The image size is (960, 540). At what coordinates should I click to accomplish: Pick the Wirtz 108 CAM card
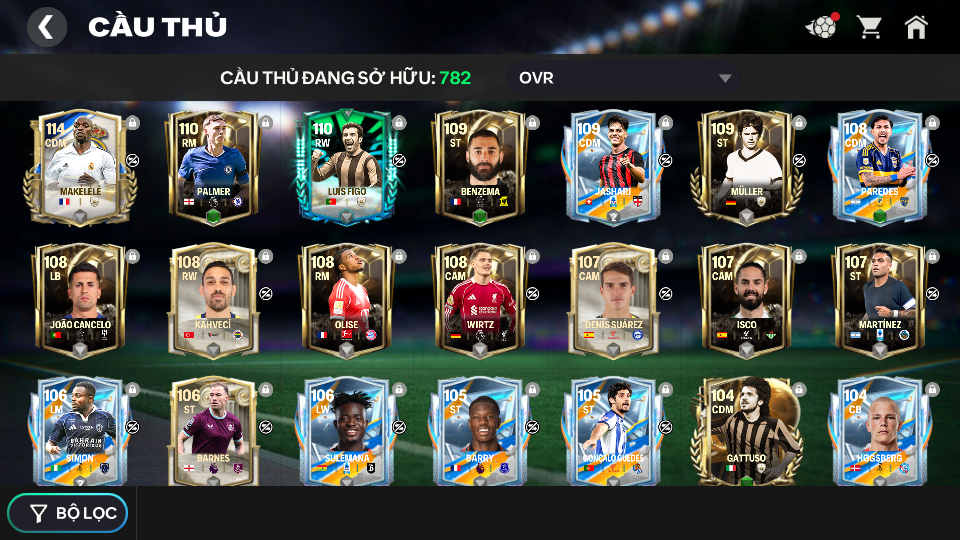pyautogui.click(x=479, y=300)
